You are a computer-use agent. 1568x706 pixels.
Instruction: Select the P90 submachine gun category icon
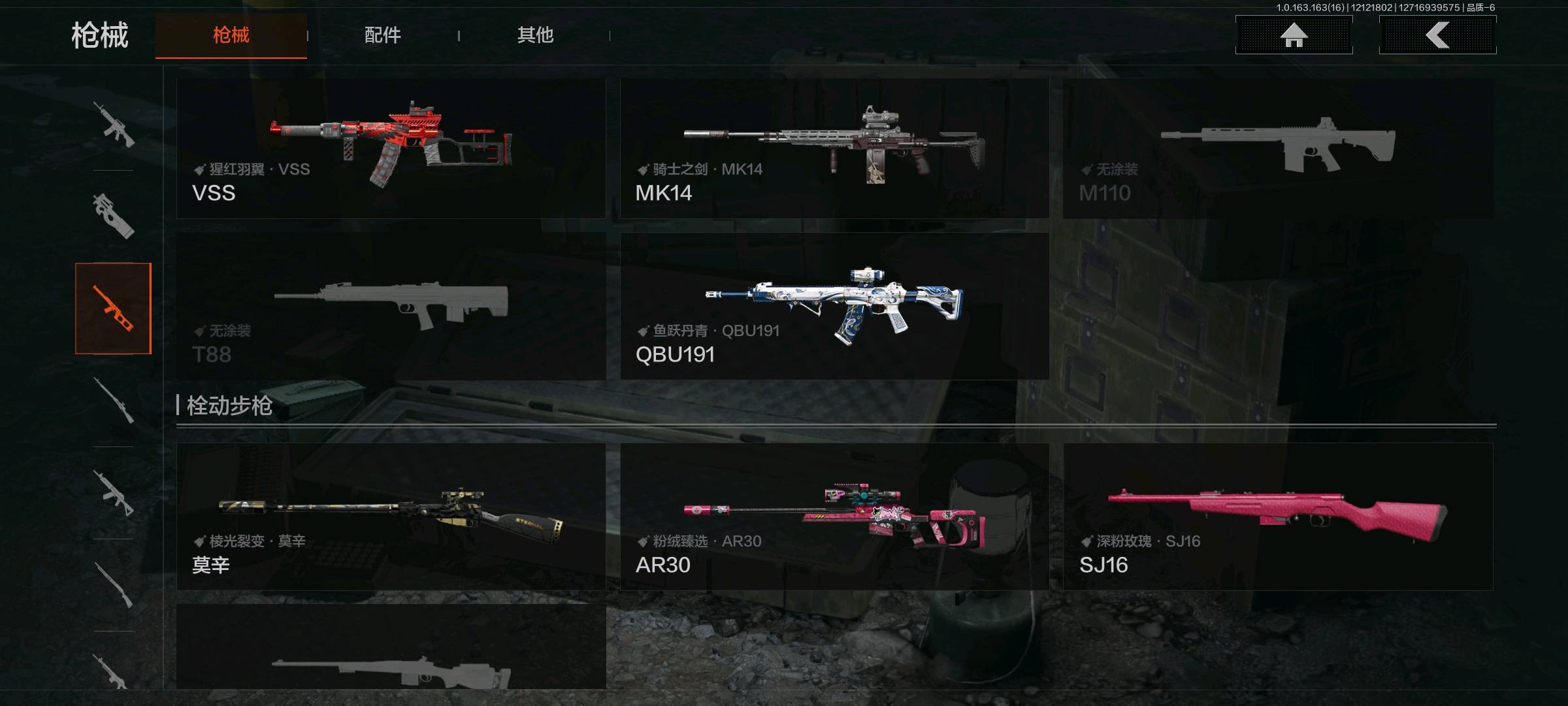tap(114, 216)
